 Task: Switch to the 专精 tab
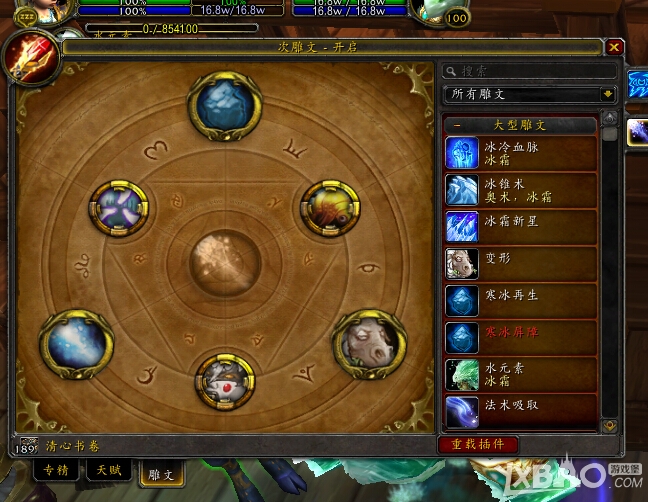(56, 468)
